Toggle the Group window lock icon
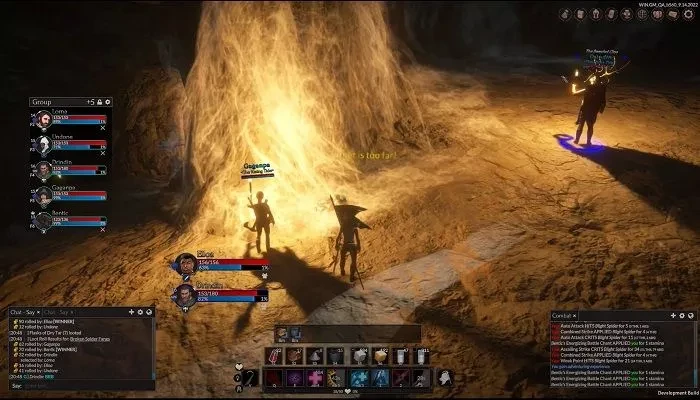700x400 pixels. tap(101, 102)
